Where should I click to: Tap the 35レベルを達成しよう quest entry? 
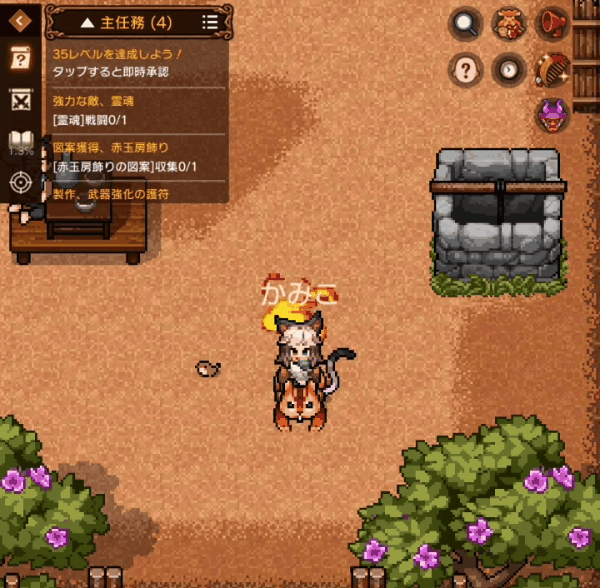click(138, 63)
